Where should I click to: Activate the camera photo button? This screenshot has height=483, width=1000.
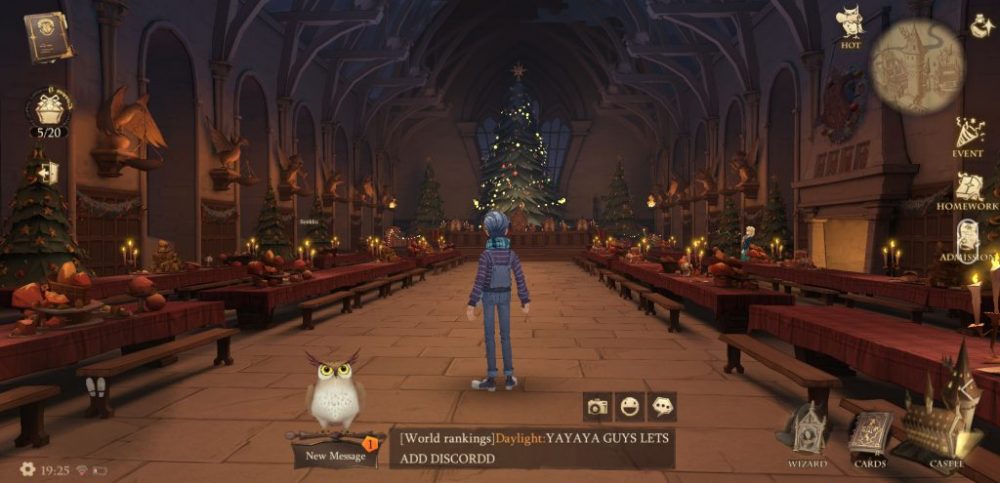click(598, 406)
